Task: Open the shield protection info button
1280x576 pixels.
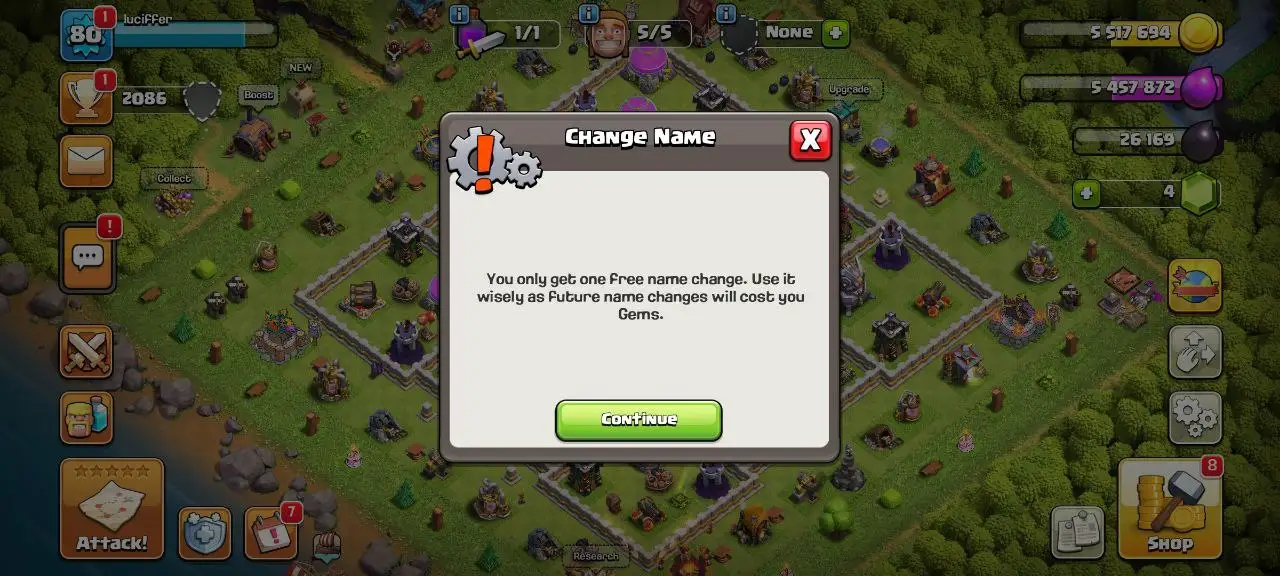Action: point(205,533)
